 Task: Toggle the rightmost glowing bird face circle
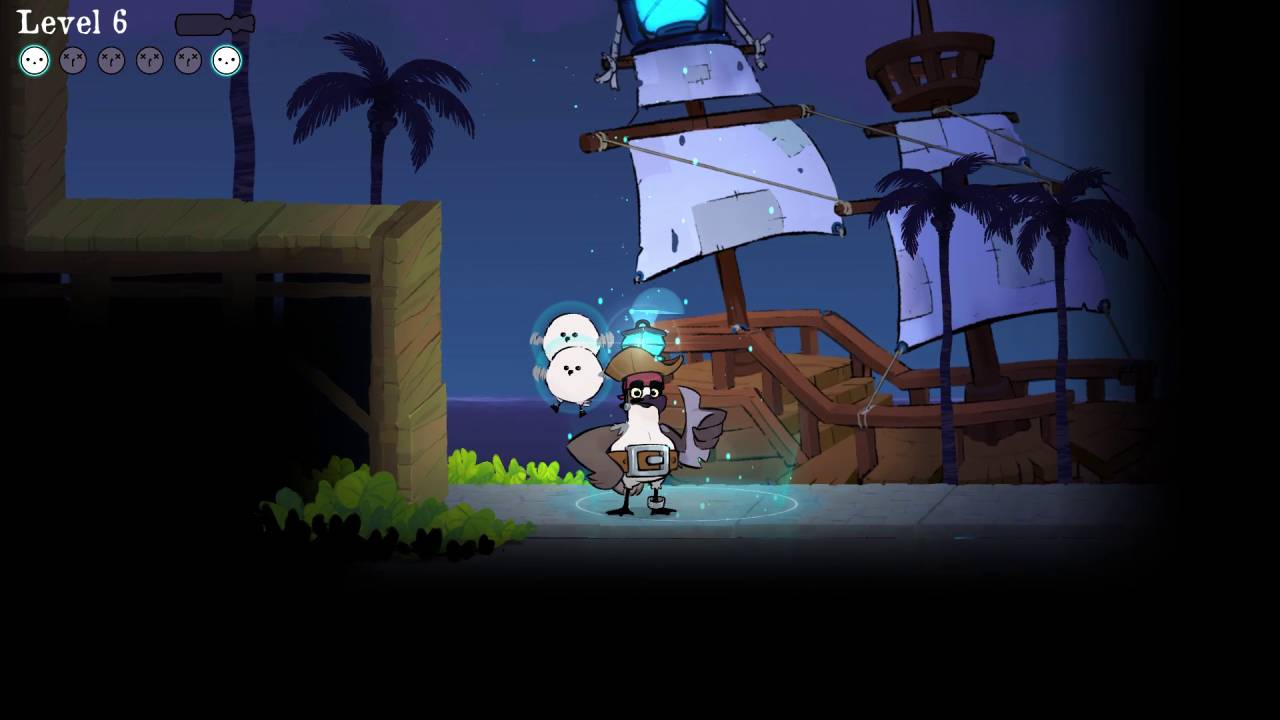(226, 61)
